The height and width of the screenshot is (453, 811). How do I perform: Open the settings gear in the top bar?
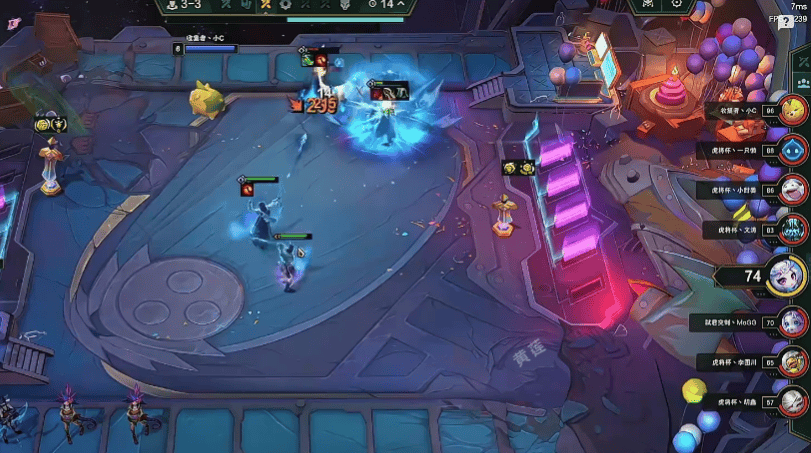coord(677,4)
